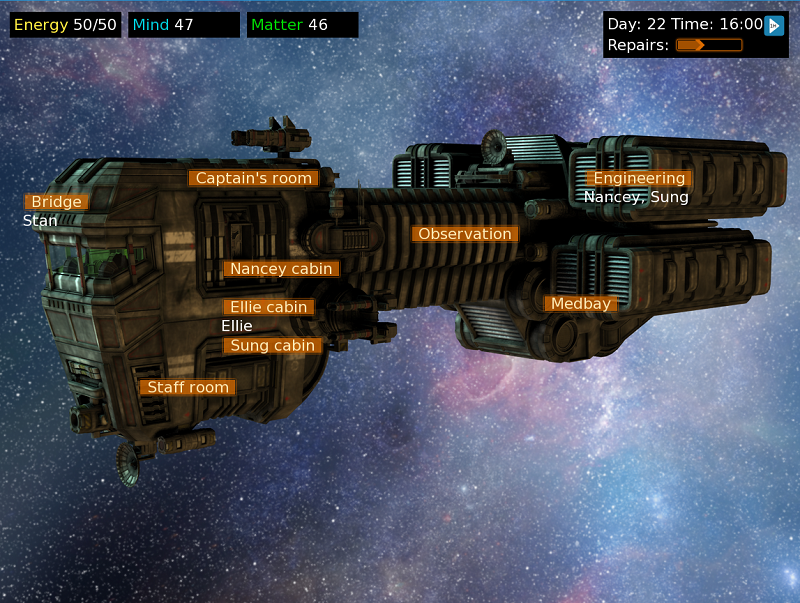Choose the Ellie cabin label
800x603 pixels.
point(268,307)
